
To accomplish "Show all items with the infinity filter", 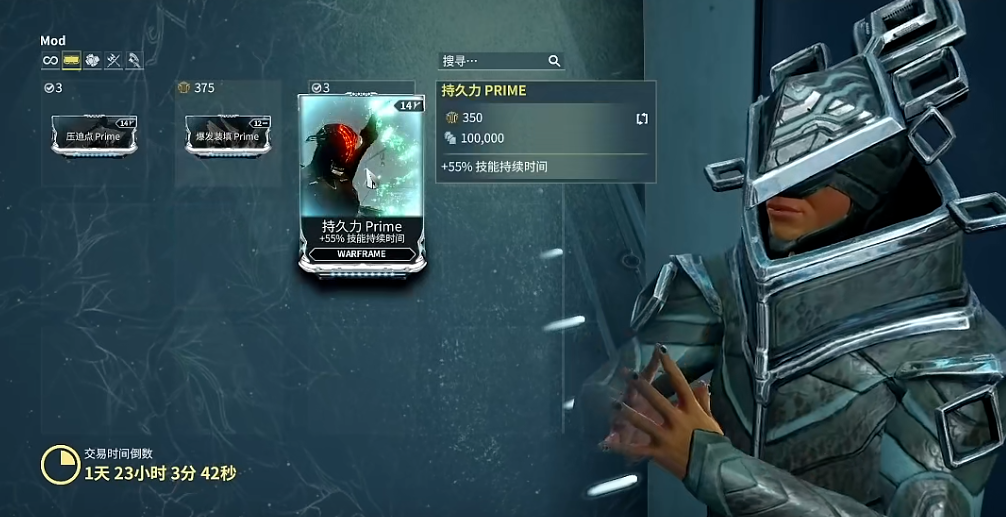I will click(50, 61).
